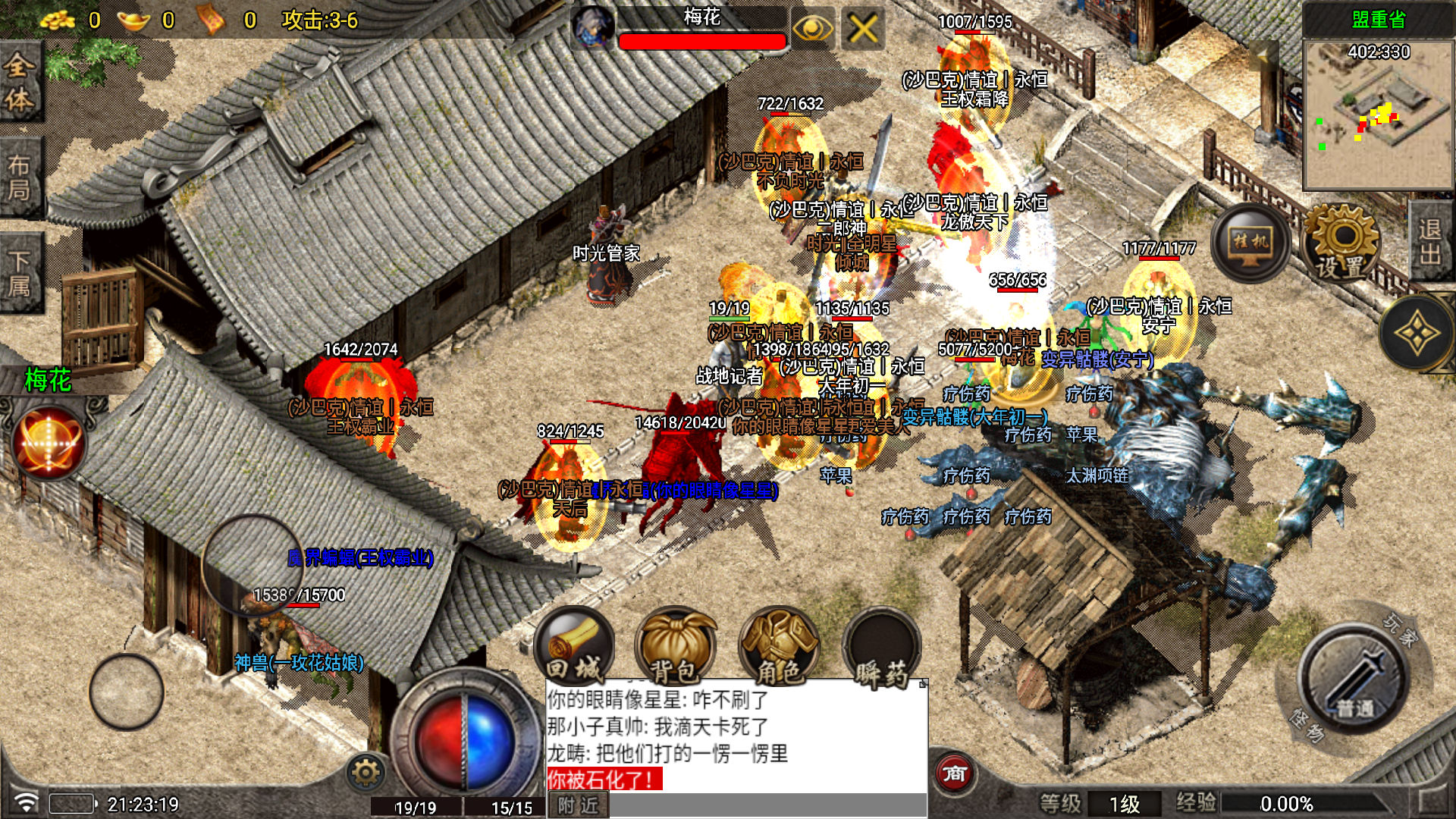The image size is (1456, 819).
Task: Click the 退出 exit button
Action: (x=1430, y=243)
